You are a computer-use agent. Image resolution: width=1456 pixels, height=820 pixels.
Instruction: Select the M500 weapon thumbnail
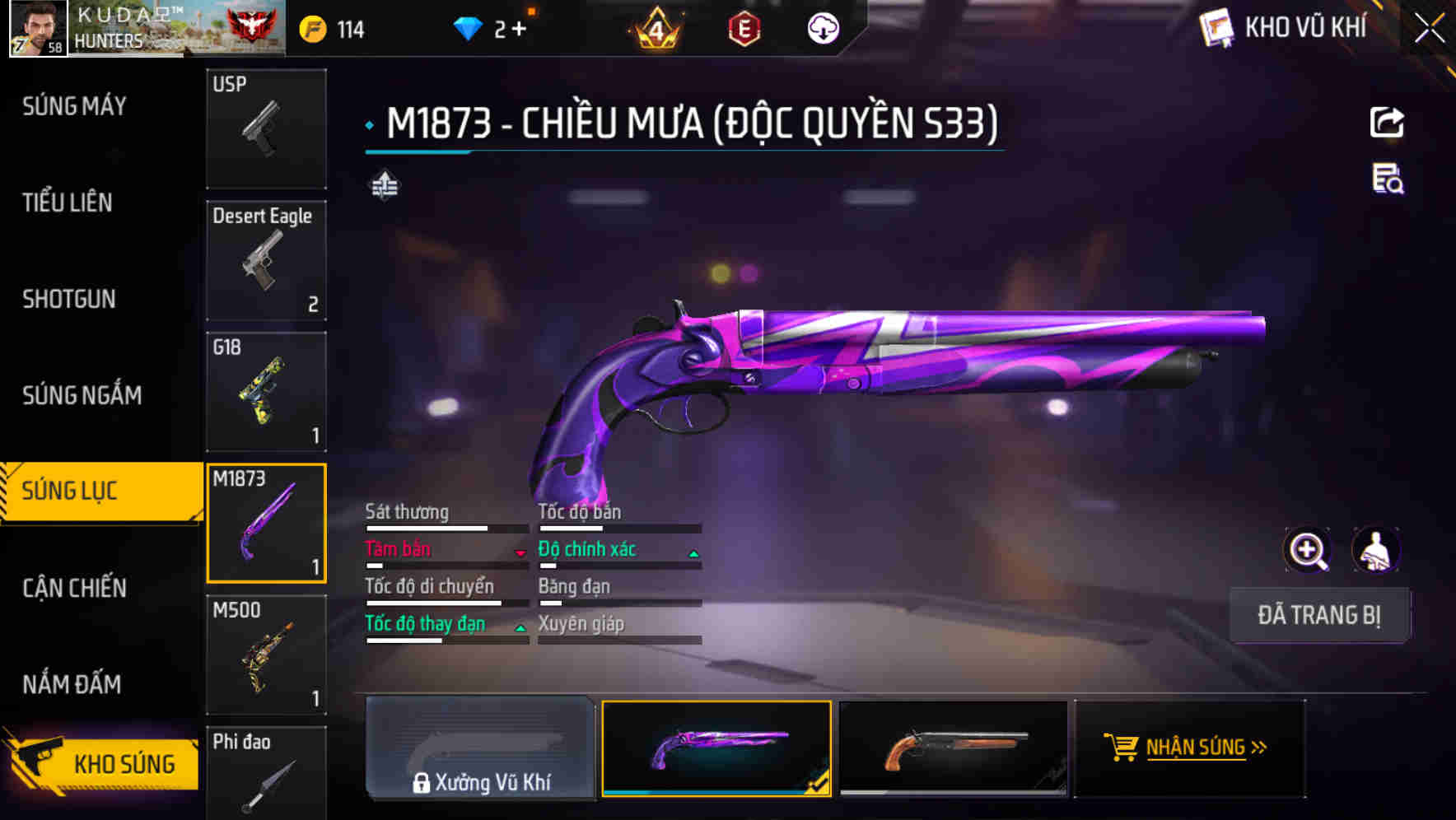265,655
